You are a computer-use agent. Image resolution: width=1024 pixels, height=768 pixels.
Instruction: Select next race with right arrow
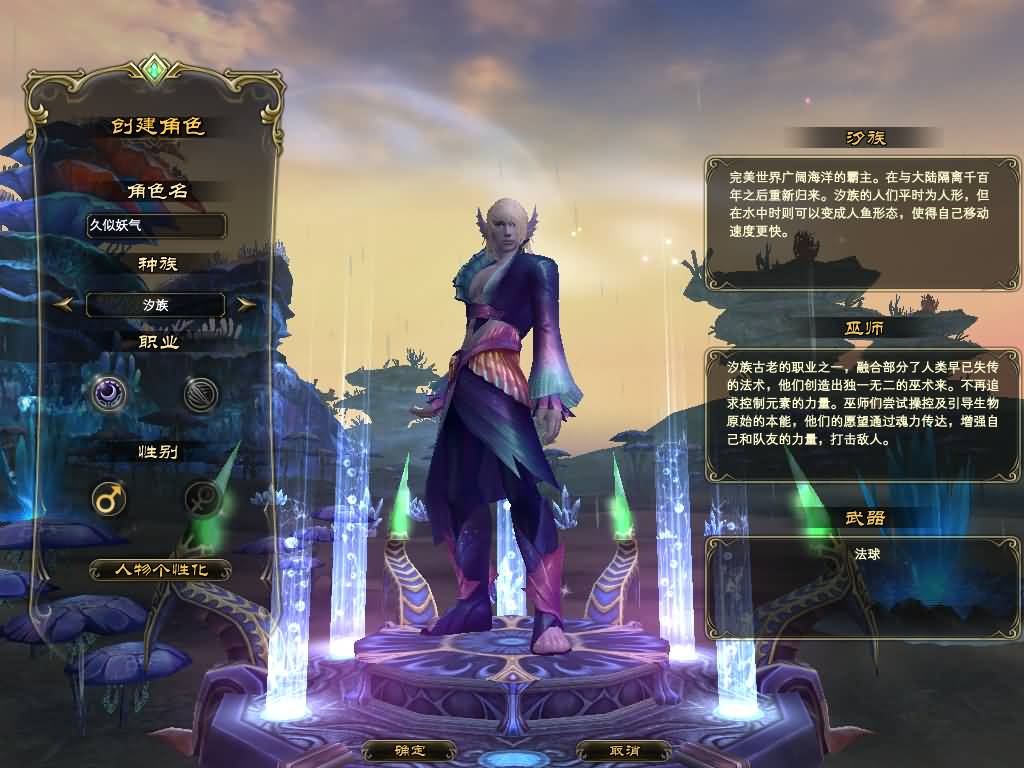[x=246, y=304]
